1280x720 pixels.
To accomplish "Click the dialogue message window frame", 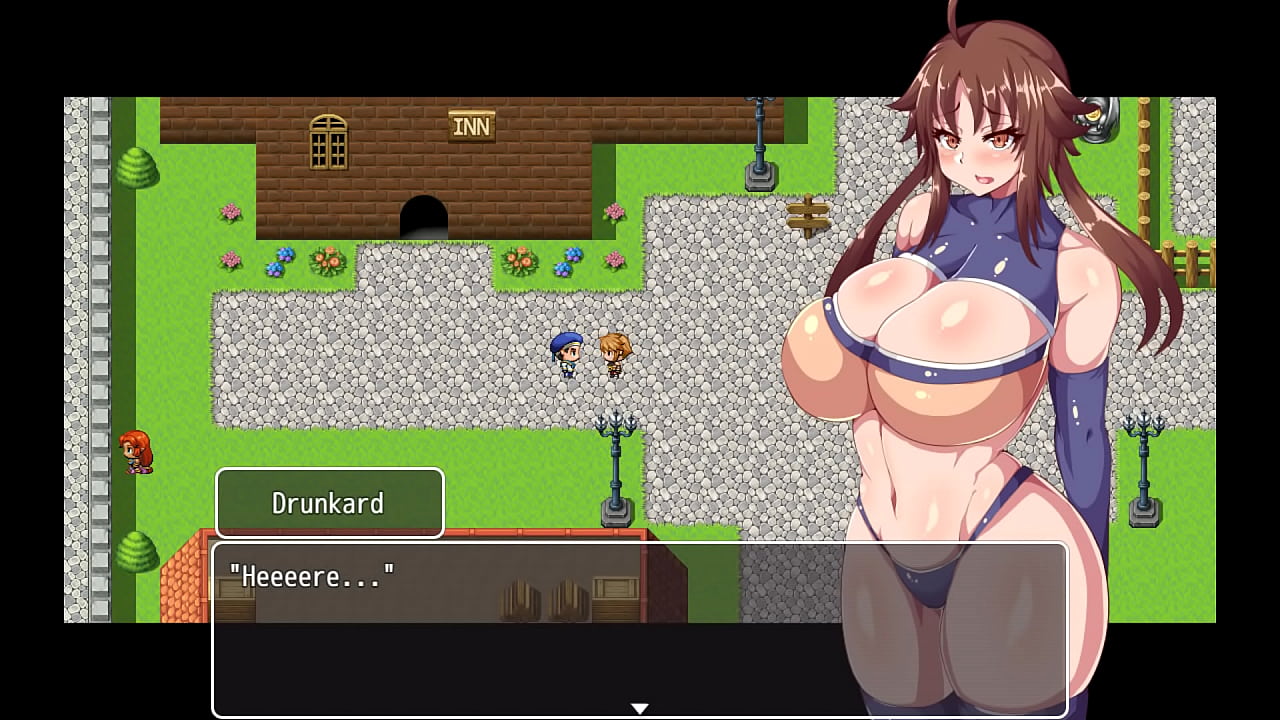I will pyautogui.click(x=640, y=630).
